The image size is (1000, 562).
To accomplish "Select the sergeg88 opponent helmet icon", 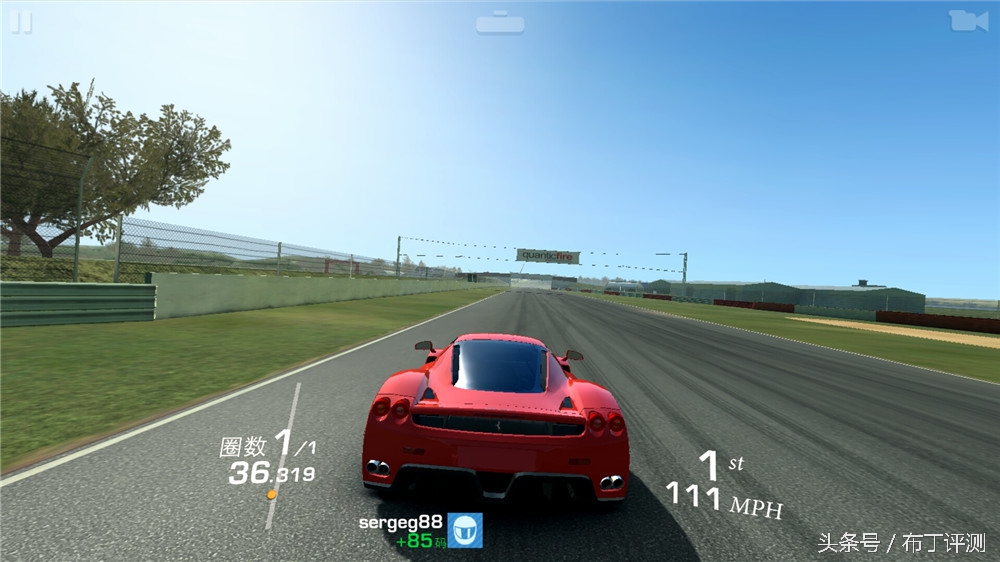I will tap(465, 530).
